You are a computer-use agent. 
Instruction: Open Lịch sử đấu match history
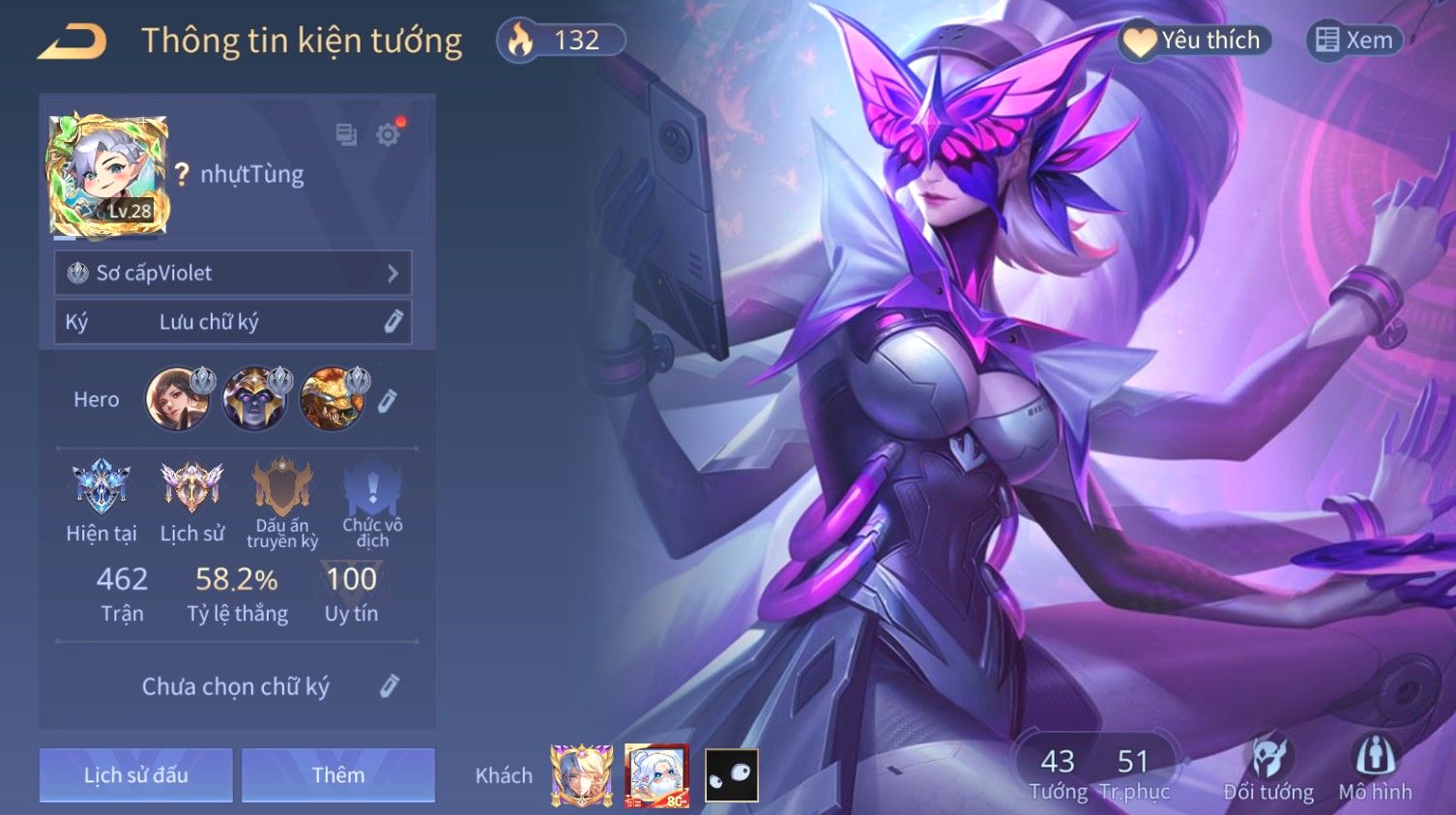(x=136, y=774)
